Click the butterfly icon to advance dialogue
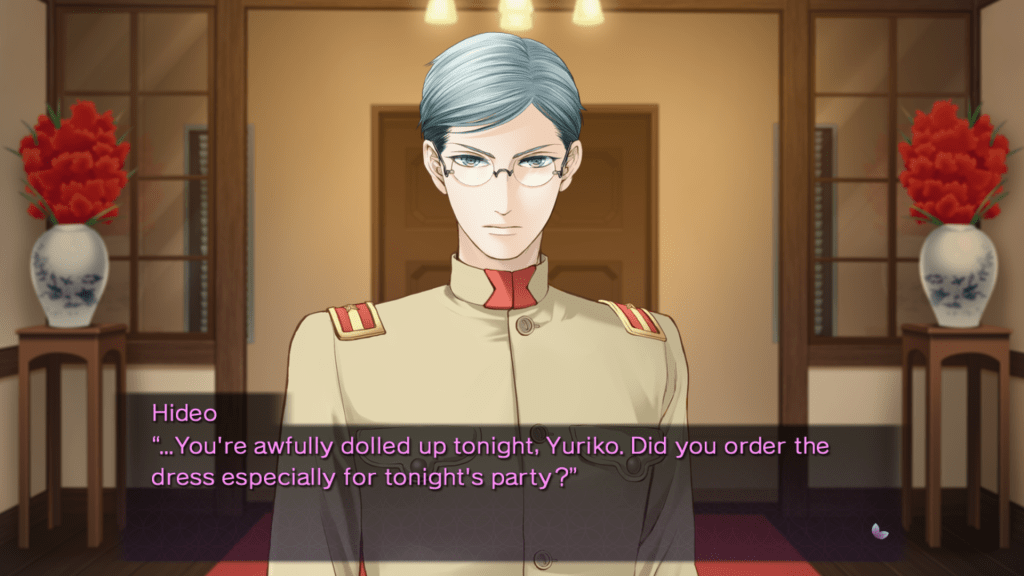 (x=880, y=531)
